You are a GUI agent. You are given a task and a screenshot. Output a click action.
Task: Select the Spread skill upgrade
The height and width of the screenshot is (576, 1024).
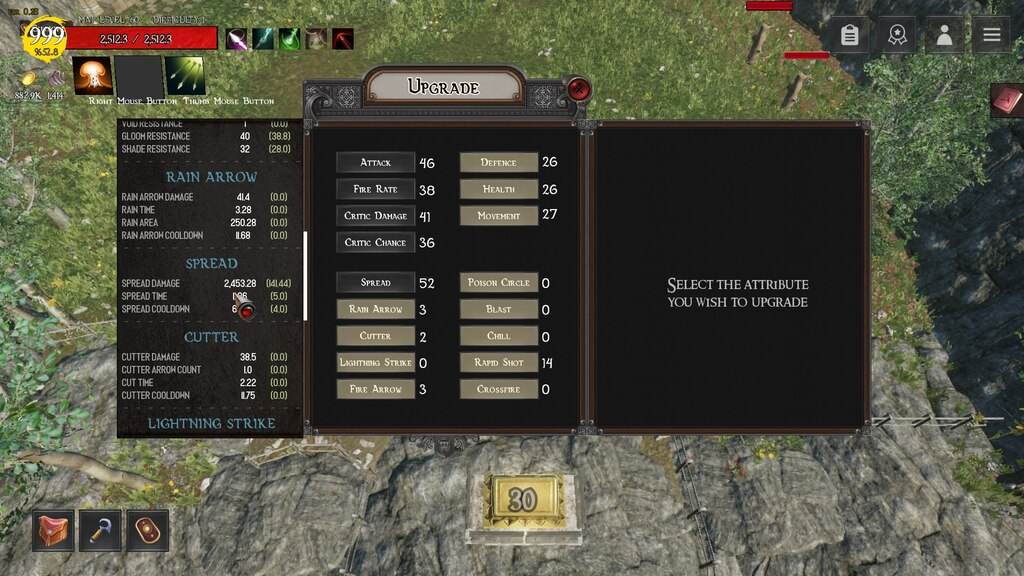tap(376, 283)
